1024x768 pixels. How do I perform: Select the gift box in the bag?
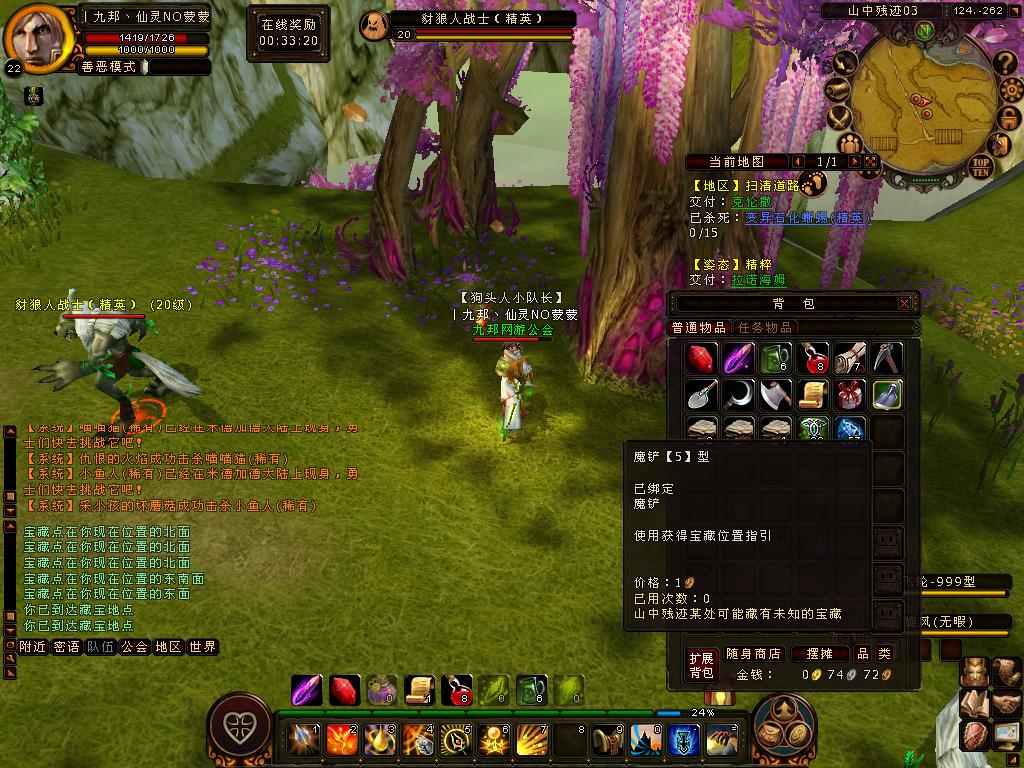(x=850, y=394)
